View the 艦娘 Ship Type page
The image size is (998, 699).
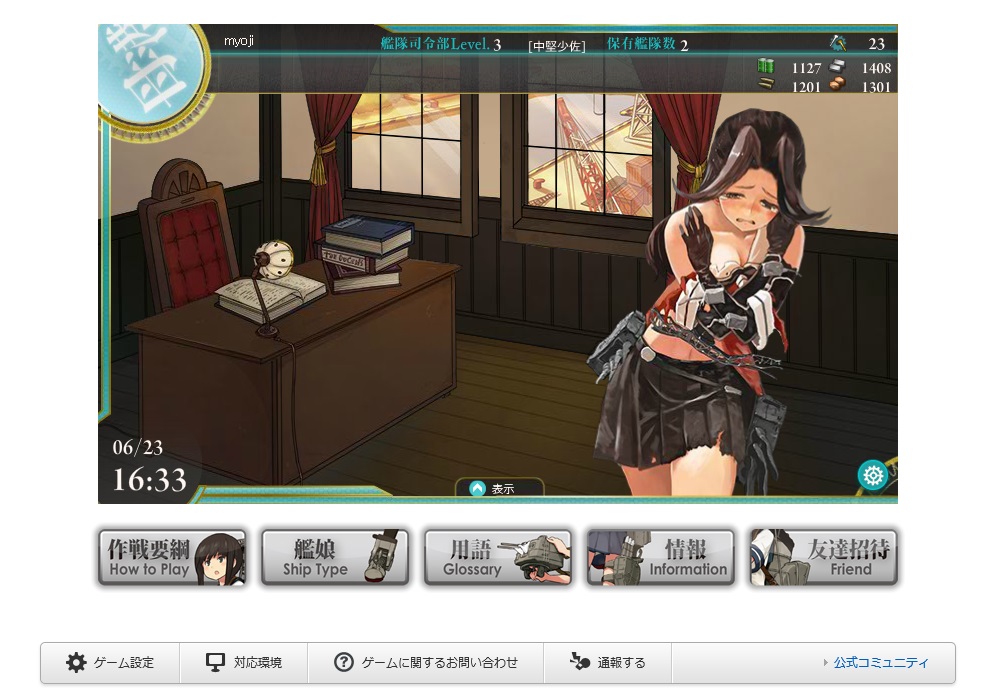click(x=334, y=558)
